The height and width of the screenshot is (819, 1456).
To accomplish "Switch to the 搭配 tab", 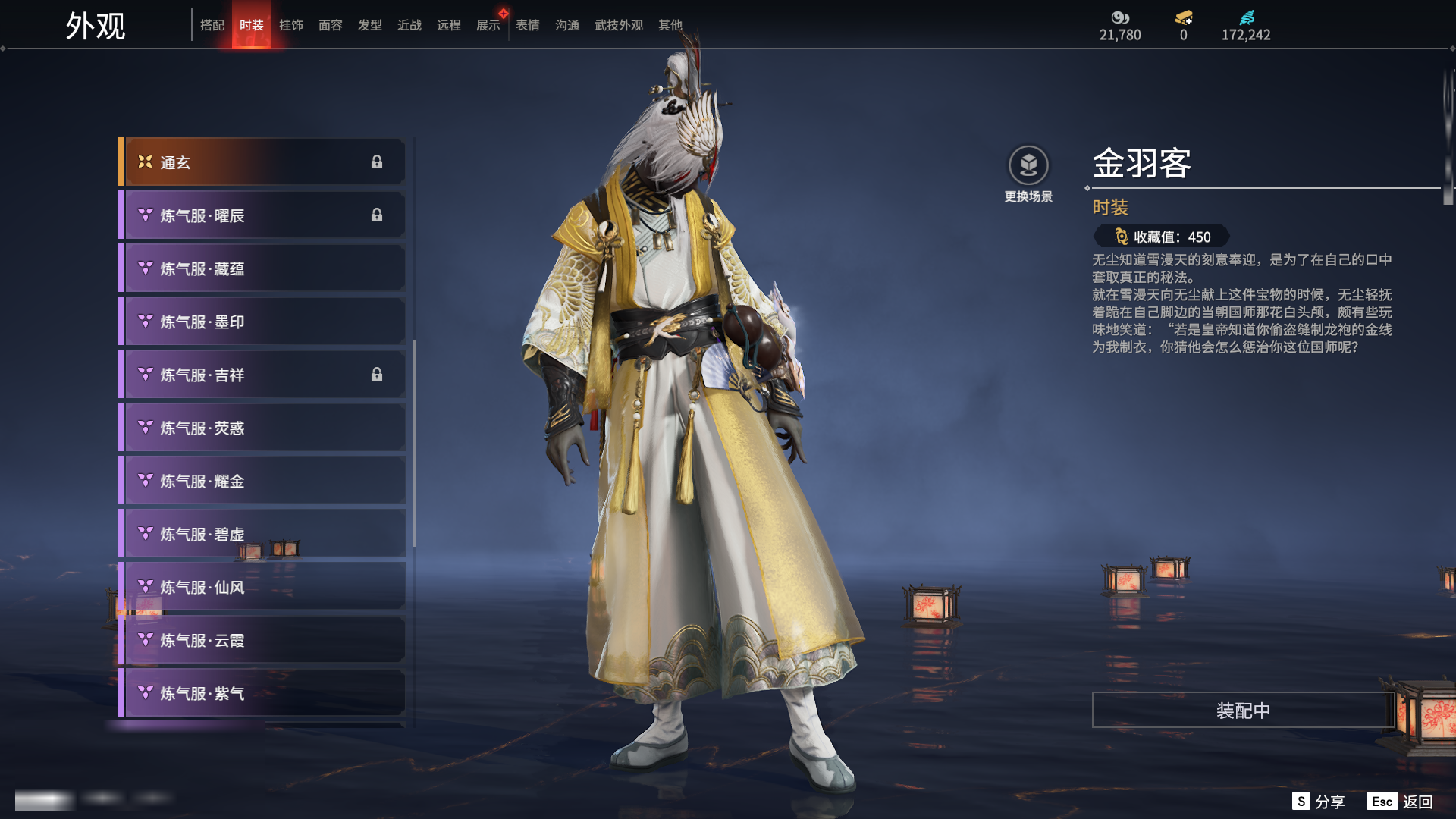I will [x=212, y=25].
